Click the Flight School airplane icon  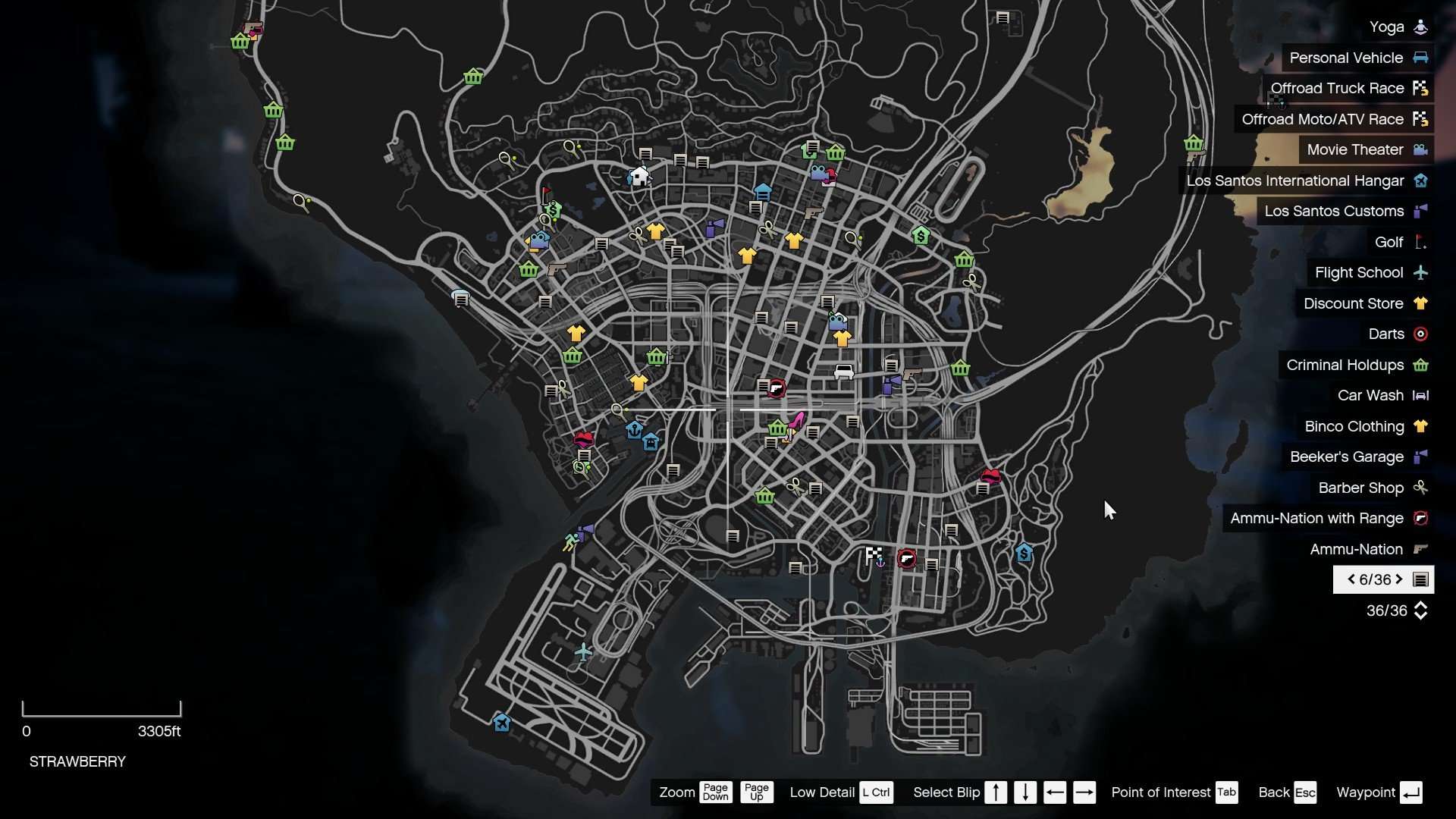(1421, 273)
